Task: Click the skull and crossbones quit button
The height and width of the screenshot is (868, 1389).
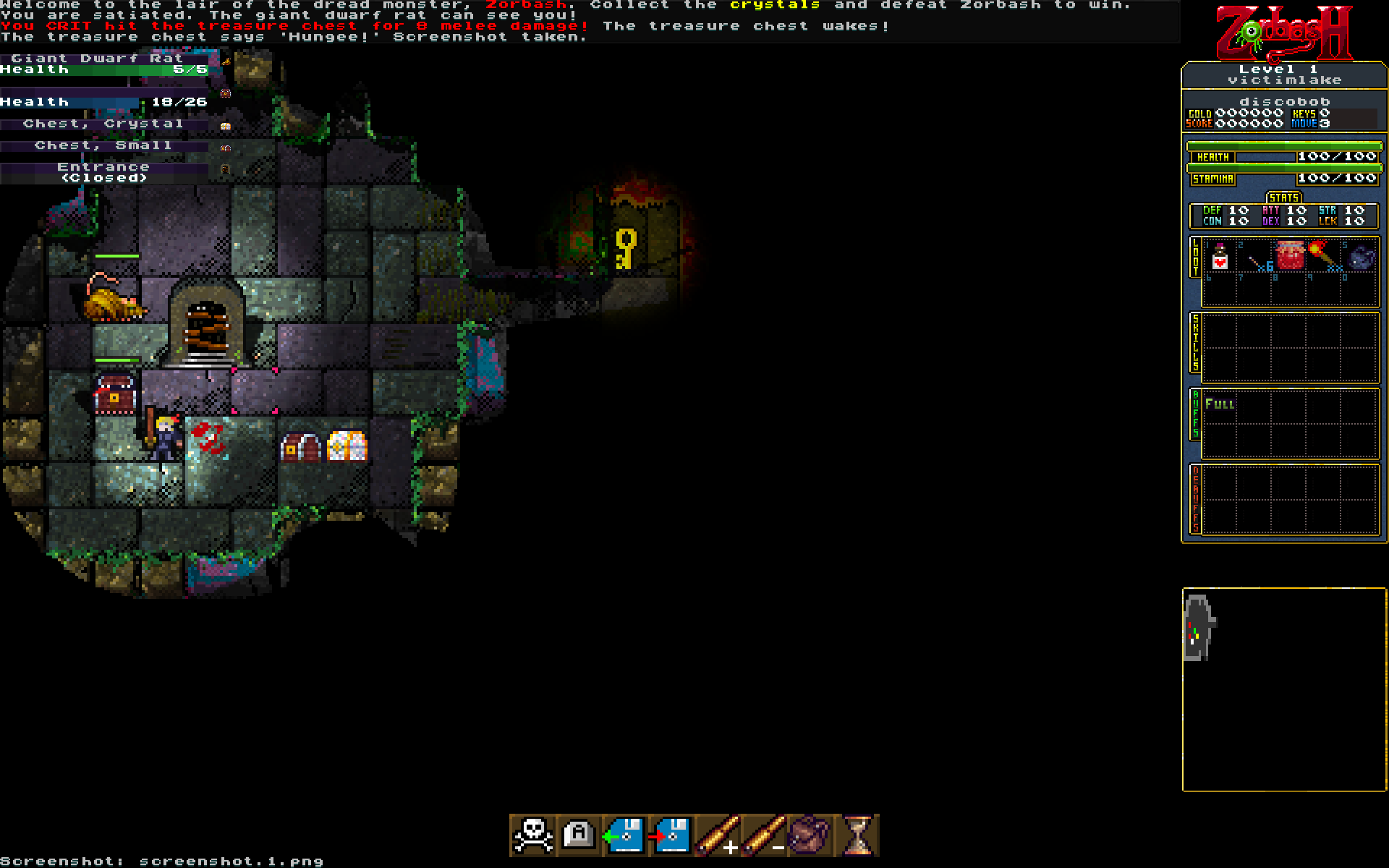Action: (533, 835)
